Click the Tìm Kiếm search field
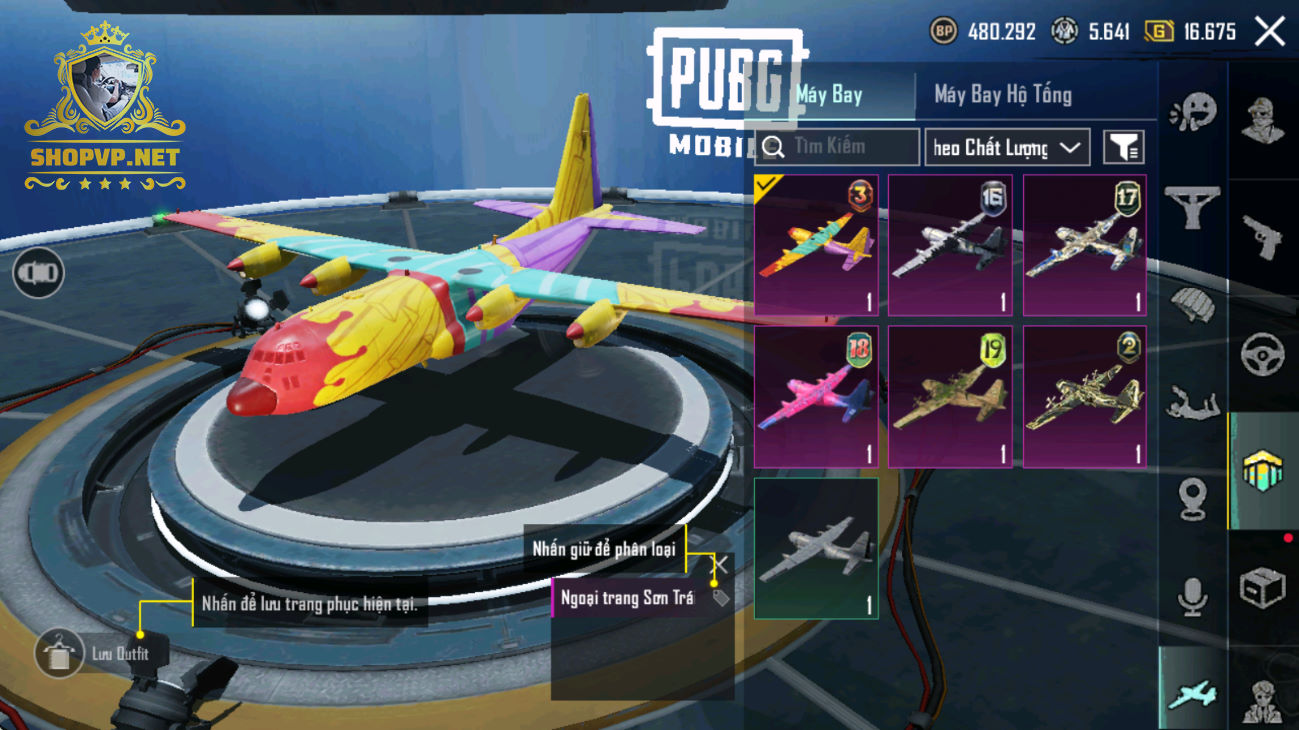The height and width of the screenshot is (730, 1299). [838, 147]
